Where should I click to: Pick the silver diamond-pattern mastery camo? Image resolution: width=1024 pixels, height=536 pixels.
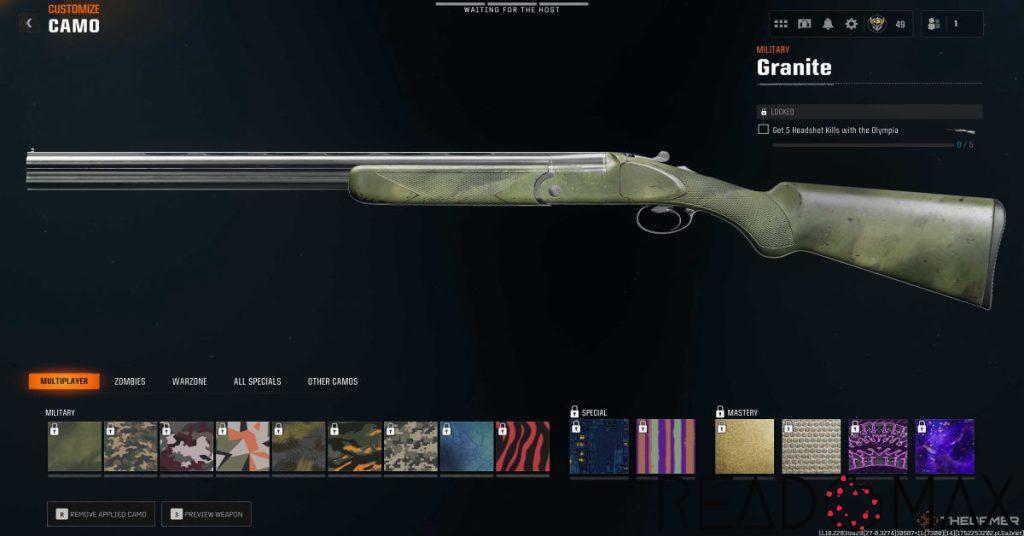point(811,447)
